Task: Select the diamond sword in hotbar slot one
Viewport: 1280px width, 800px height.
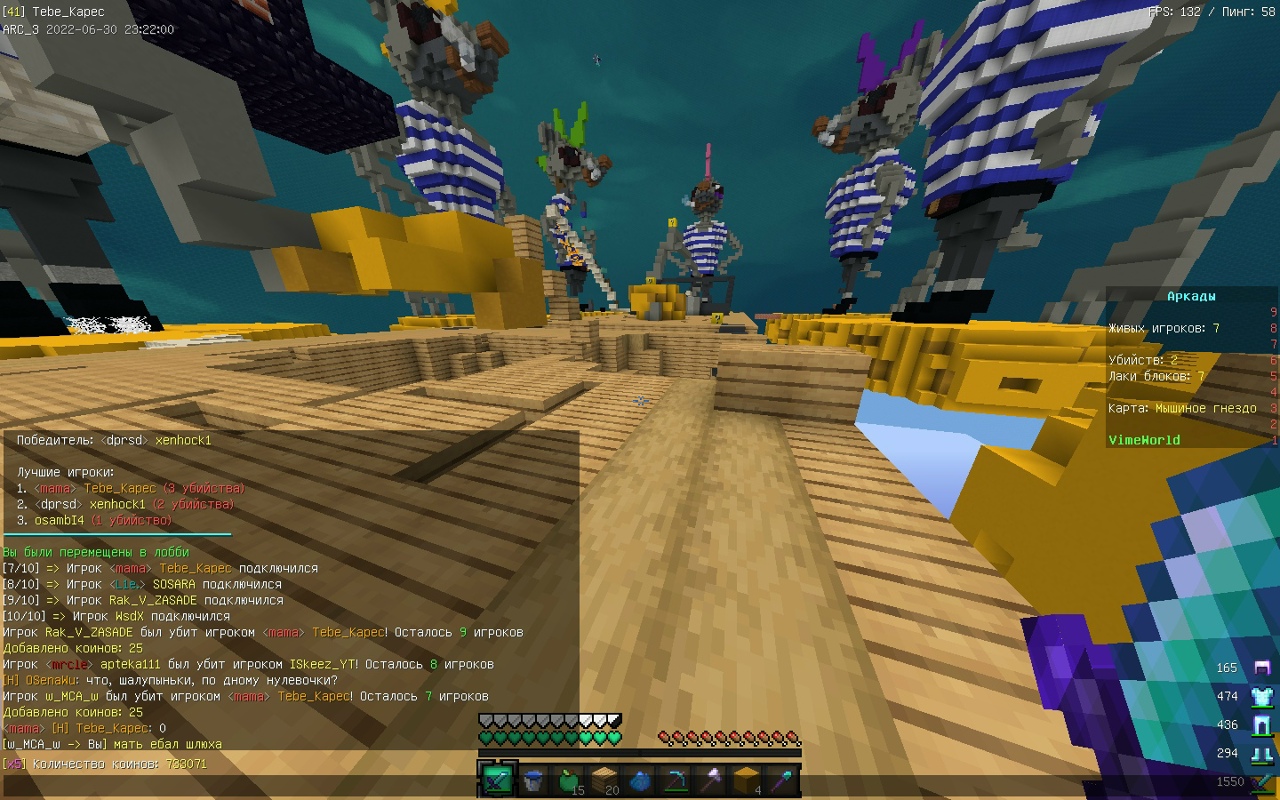Action: point(497,782)
